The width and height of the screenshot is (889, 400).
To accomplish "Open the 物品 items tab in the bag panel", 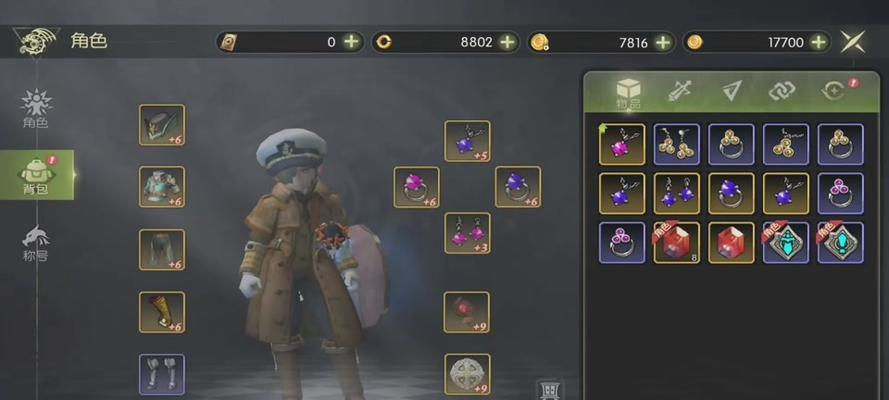I will tap(627, 92).
